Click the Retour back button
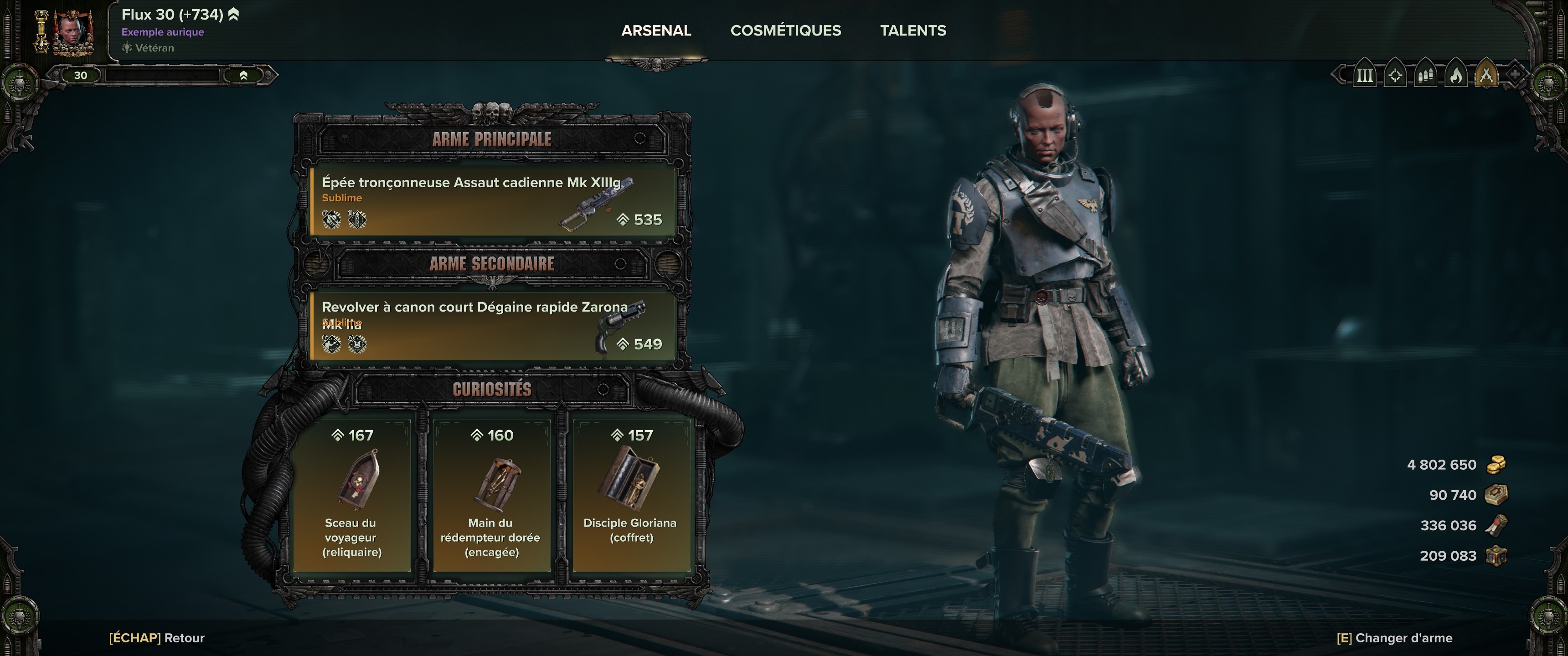 156,638
